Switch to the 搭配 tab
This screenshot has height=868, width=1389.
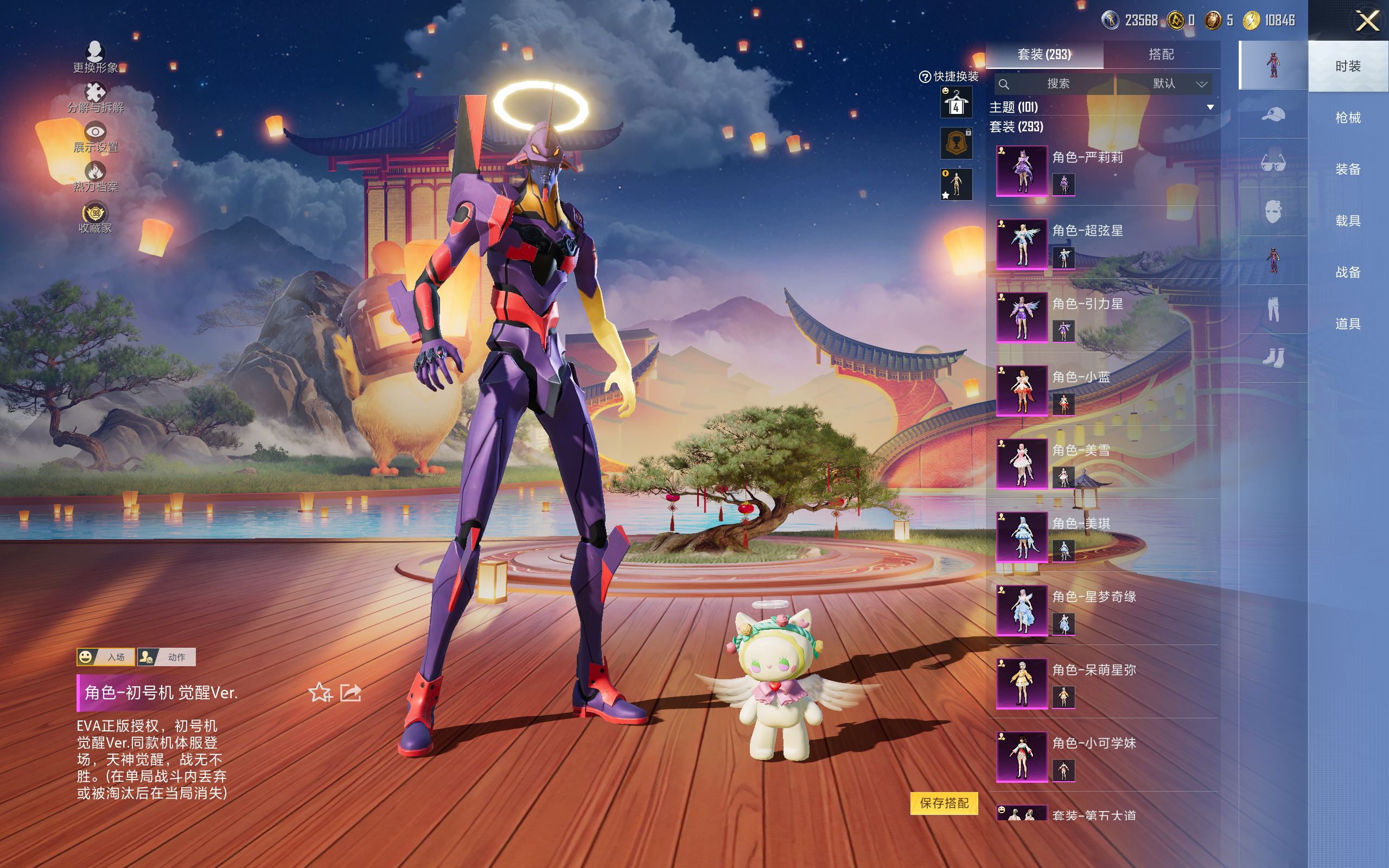[x=1161, y=55]
